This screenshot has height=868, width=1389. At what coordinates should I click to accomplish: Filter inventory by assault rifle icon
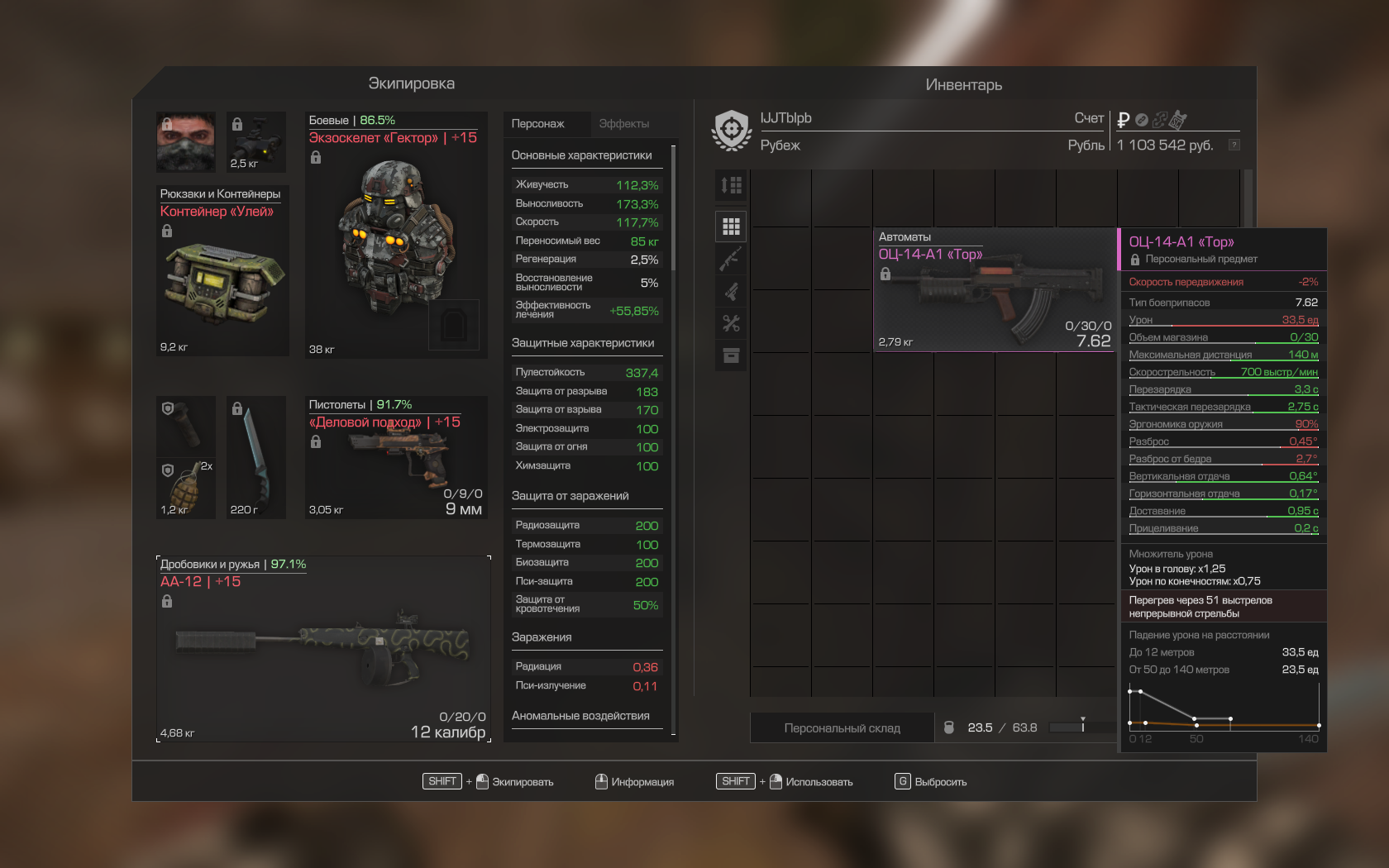732,259
